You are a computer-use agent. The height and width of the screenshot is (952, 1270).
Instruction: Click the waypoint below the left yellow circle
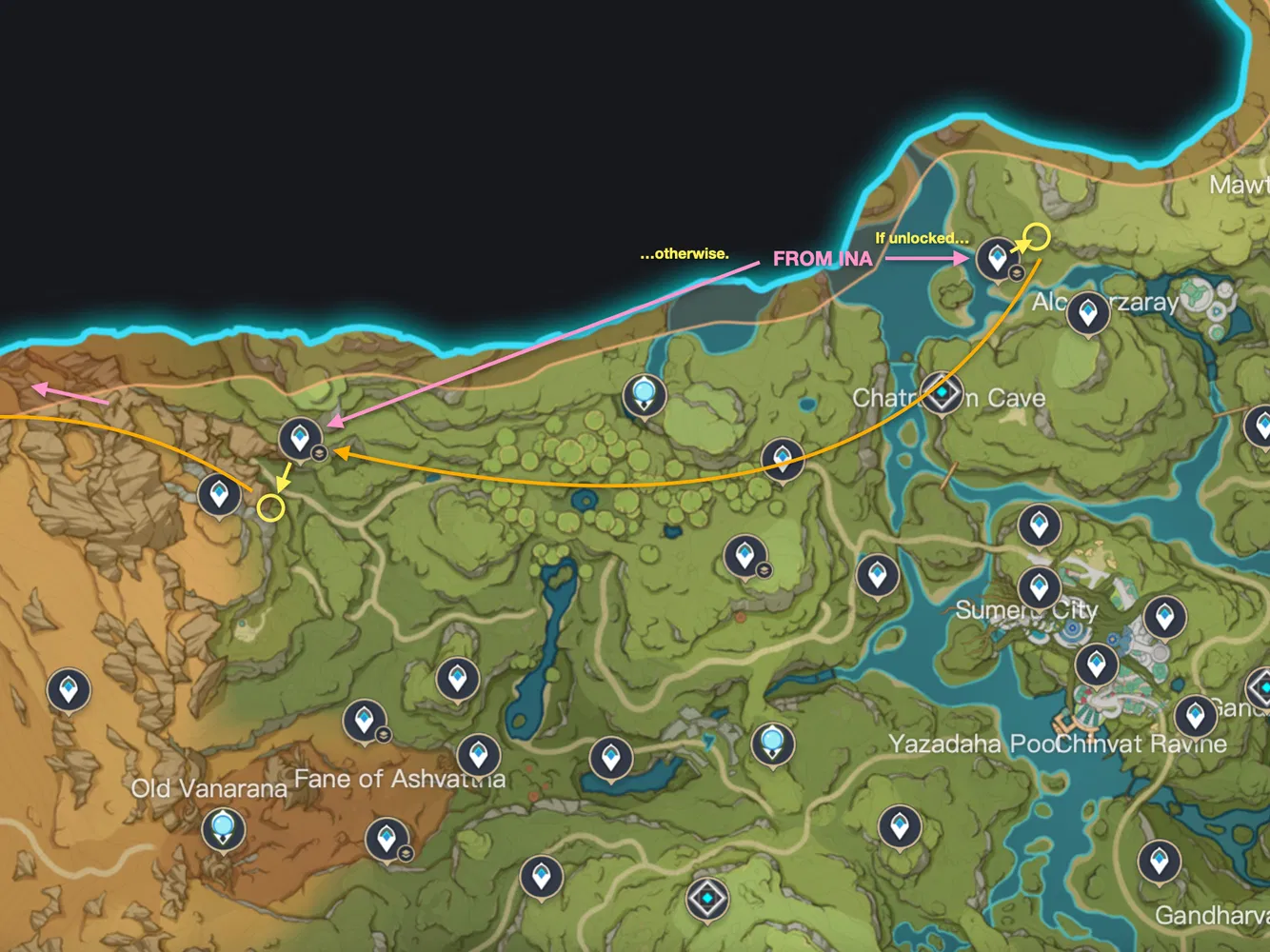[x=218, y=493]
